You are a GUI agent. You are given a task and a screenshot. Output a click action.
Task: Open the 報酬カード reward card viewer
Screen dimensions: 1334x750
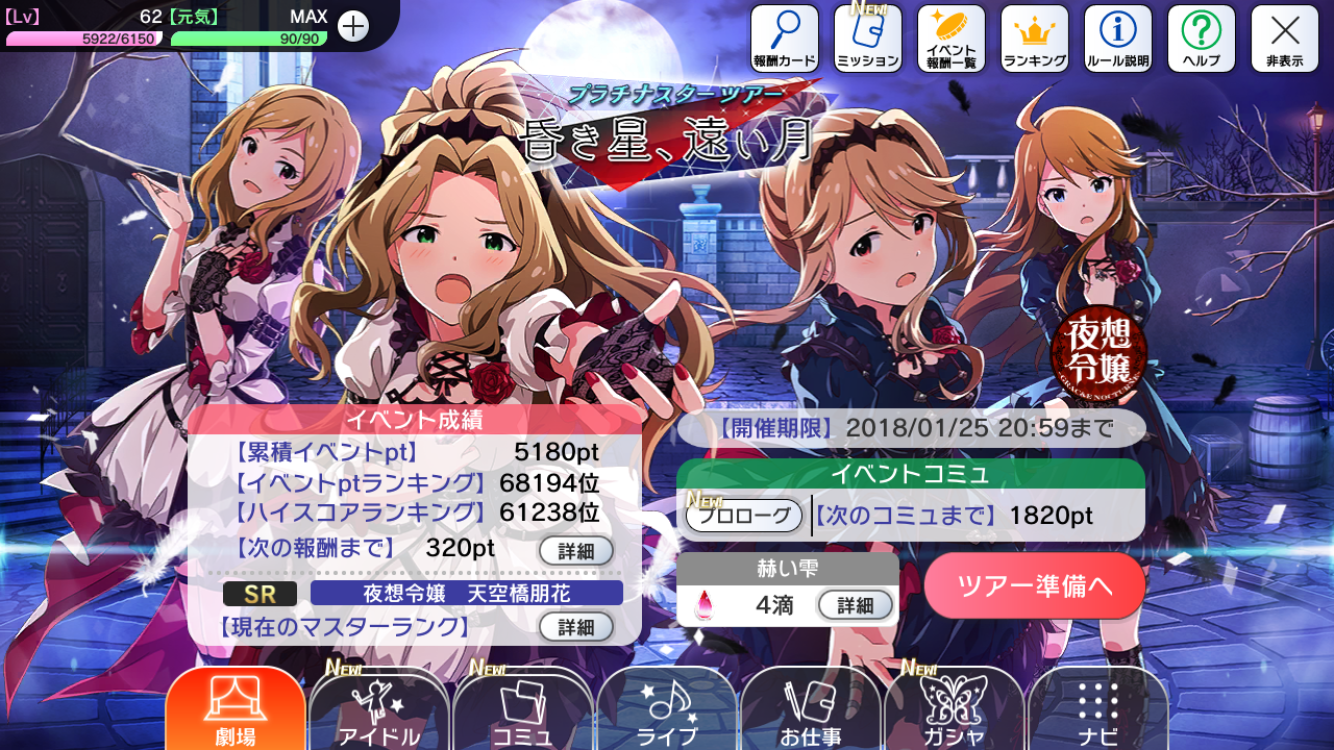784,38
